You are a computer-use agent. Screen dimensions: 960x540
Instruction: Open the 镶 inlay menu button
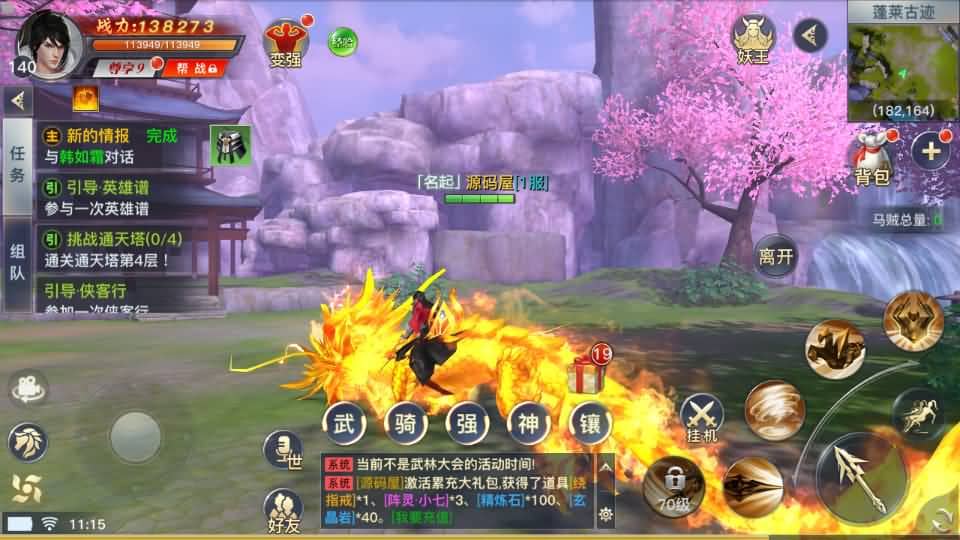coord(590,422)
